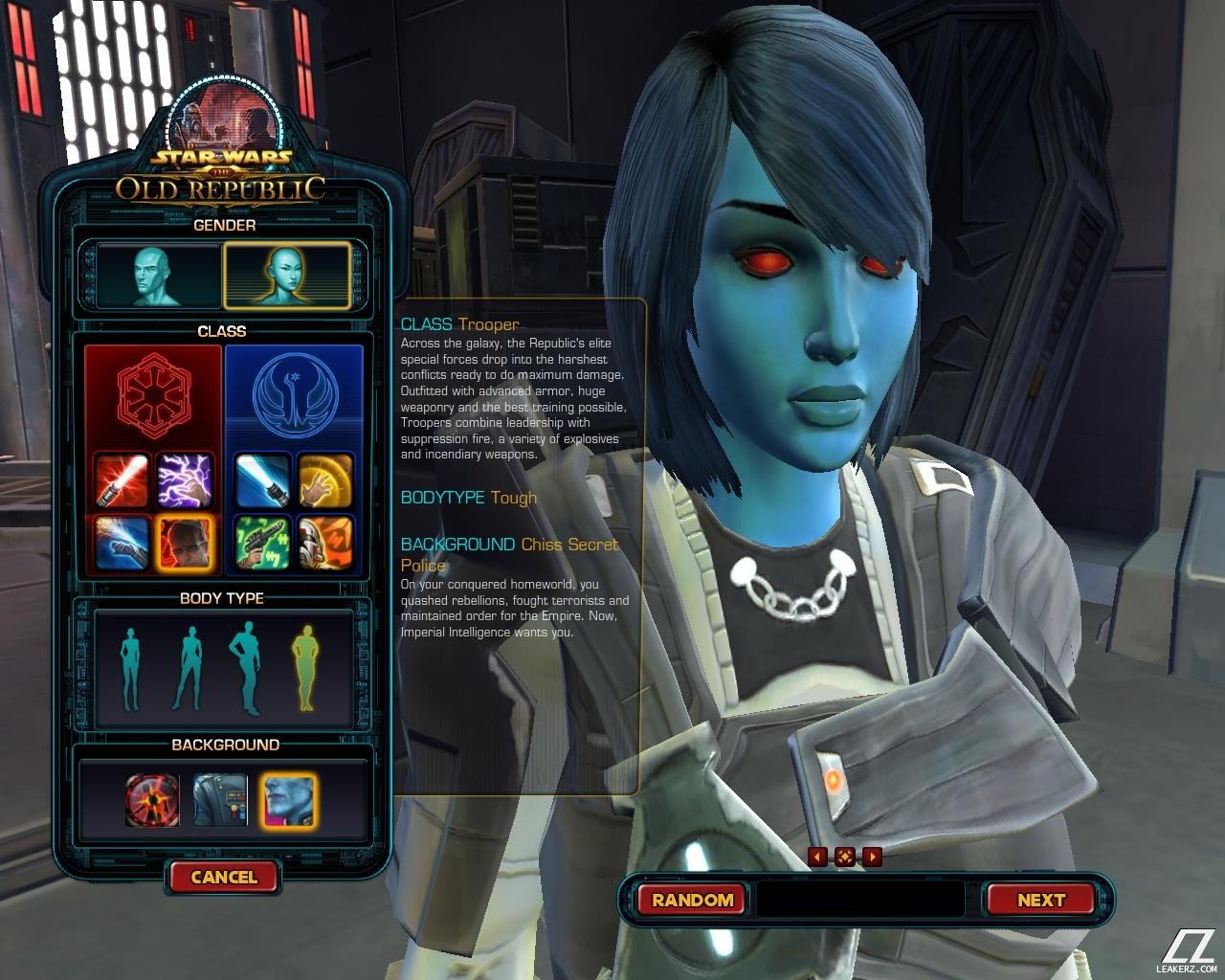This screenshot has width=1225, height=980.
Task: Choose the golden hand Jedi Consular class
Action: click(x=325, y=480)
